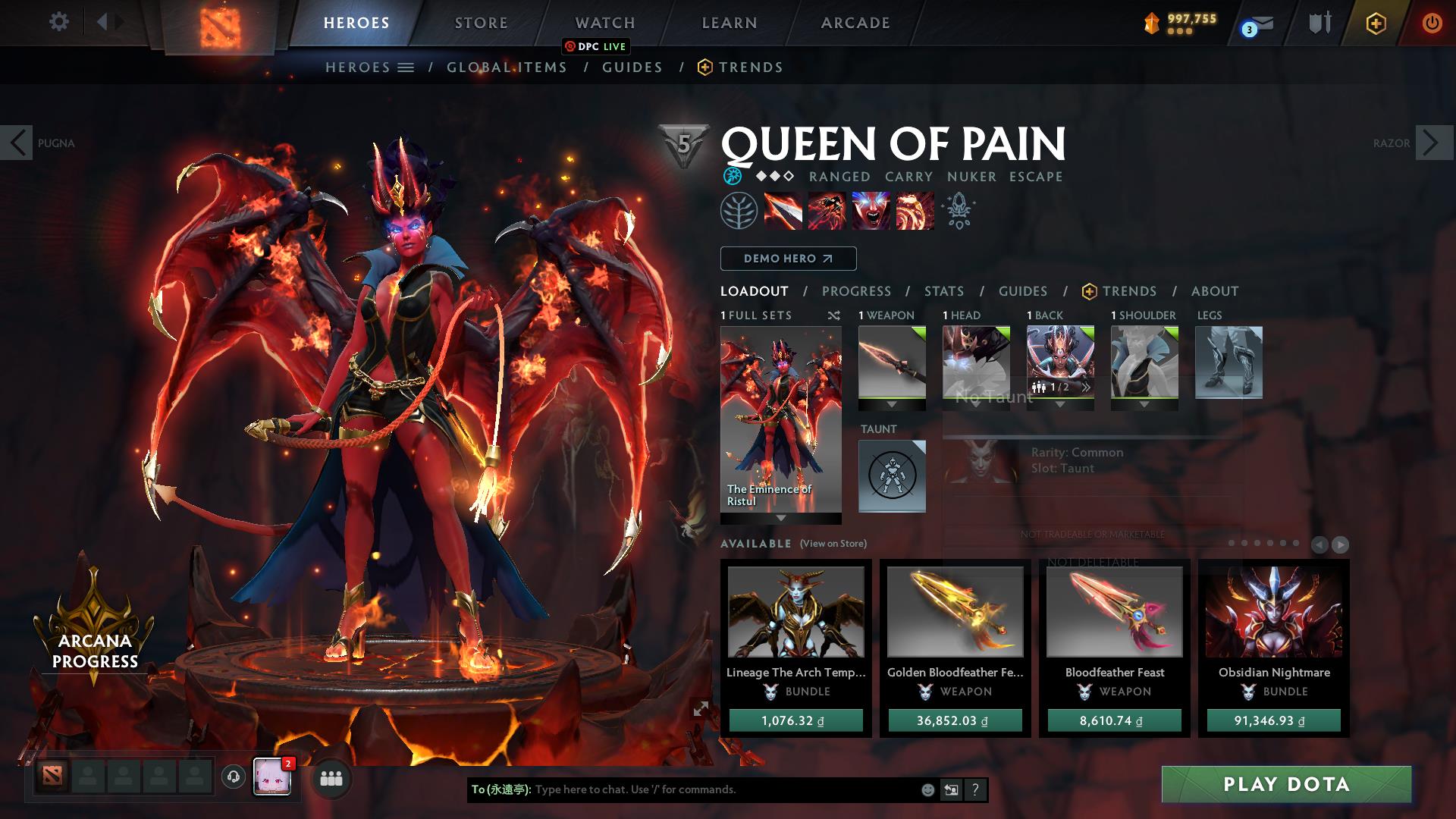1456x819 pixels.
Task: Expand The Eminence of Ristul set arrow
Action: pyautogui.click(x=780, y=520)
